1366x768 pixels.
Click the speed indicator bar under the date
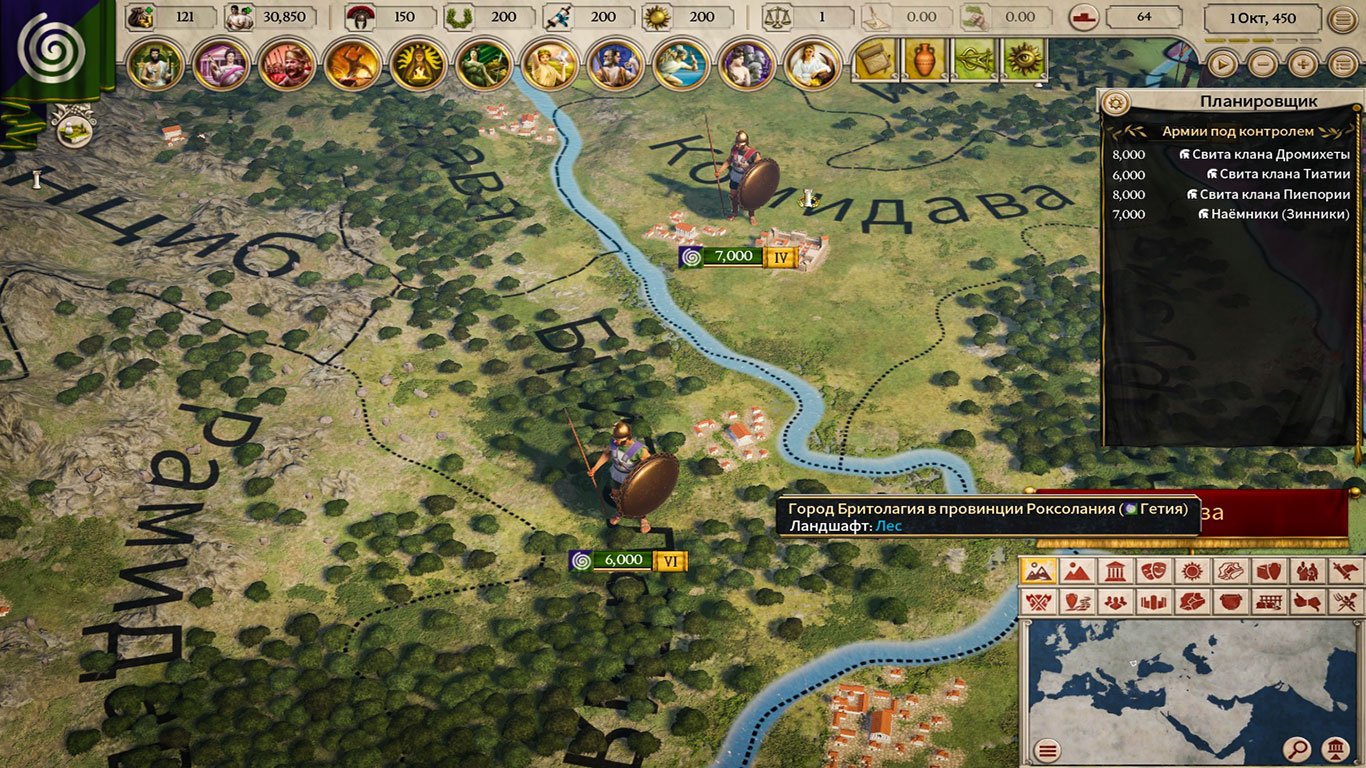tap(1260, 39)
